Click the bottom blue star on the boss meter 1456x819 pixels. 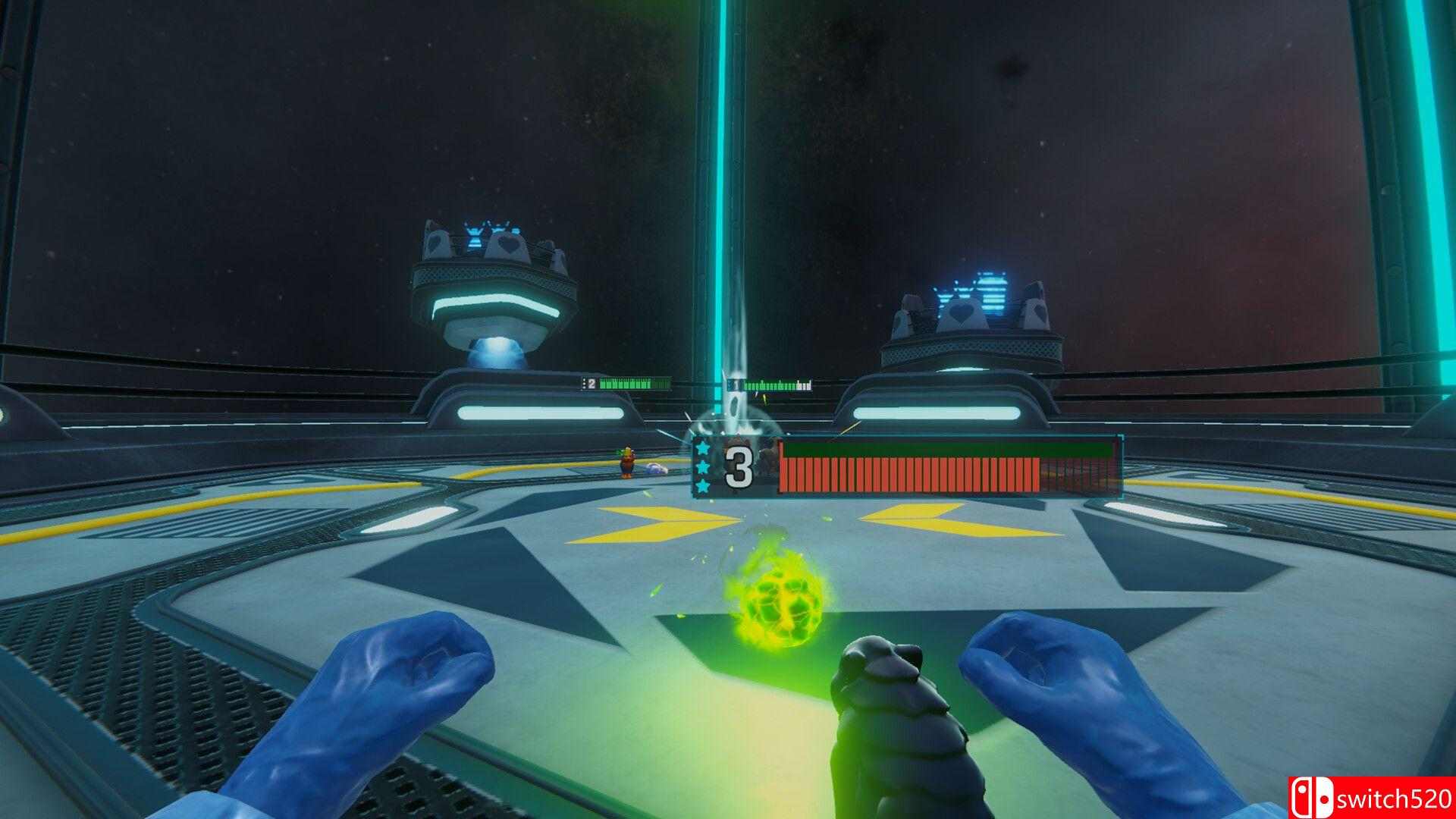704,485
